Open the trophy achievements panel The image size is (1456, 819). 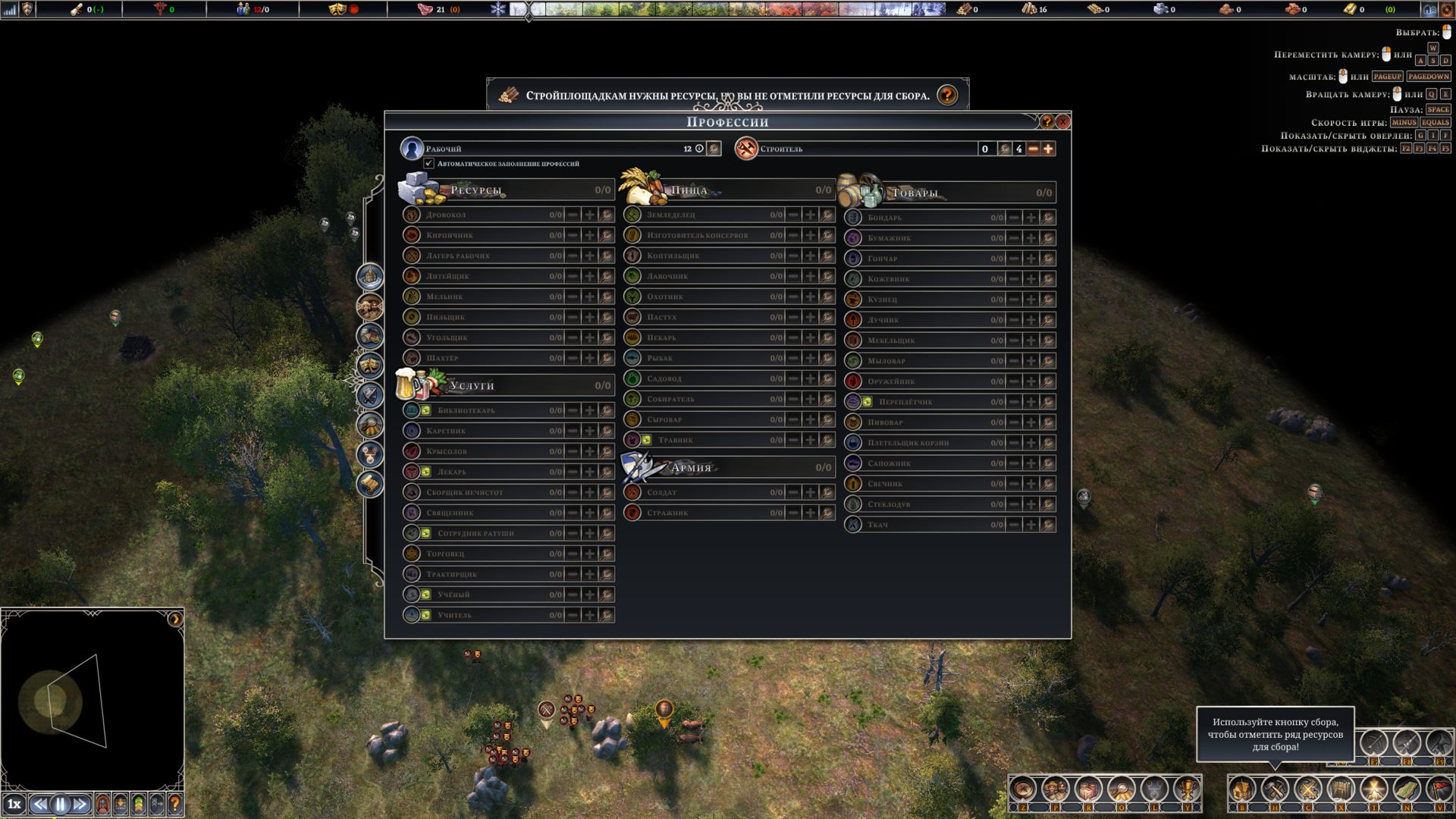tap(1186, 789)
